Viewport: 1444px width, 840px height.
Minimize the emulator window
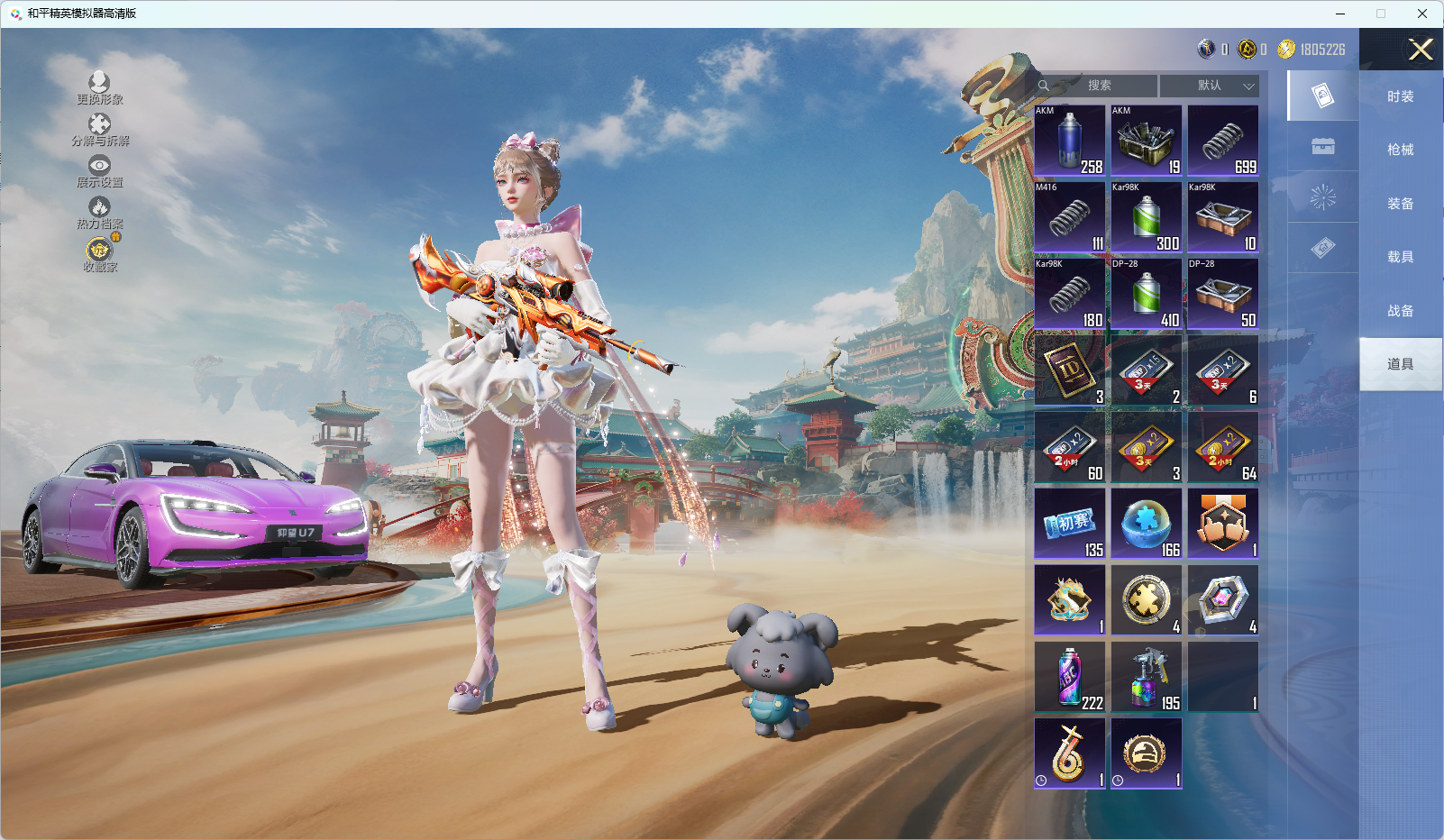pos(1339,14)
